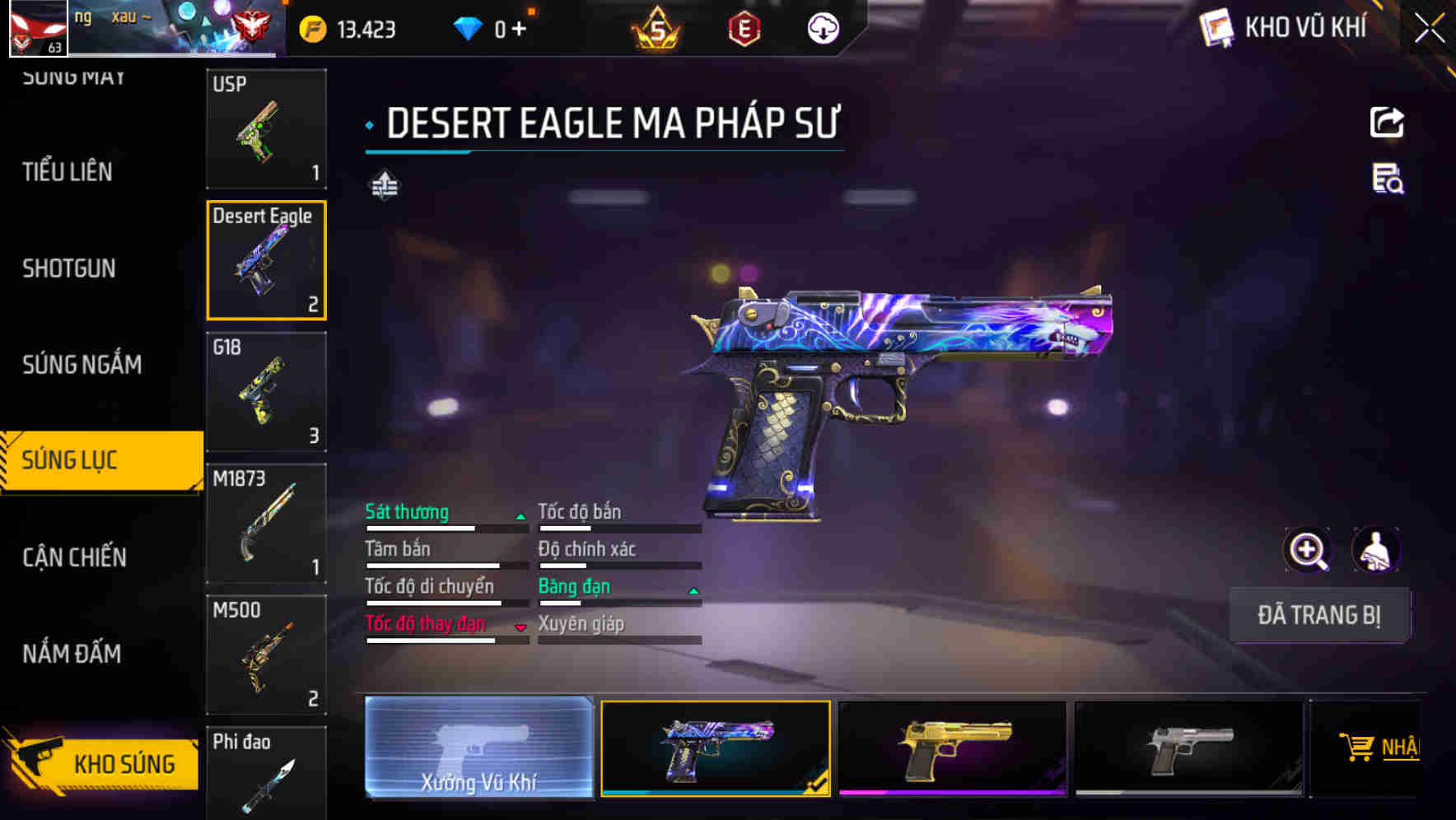Zoom in on the weapon with the magnifier
The image size is (1456, 820).
click(x=1309, y=550)
